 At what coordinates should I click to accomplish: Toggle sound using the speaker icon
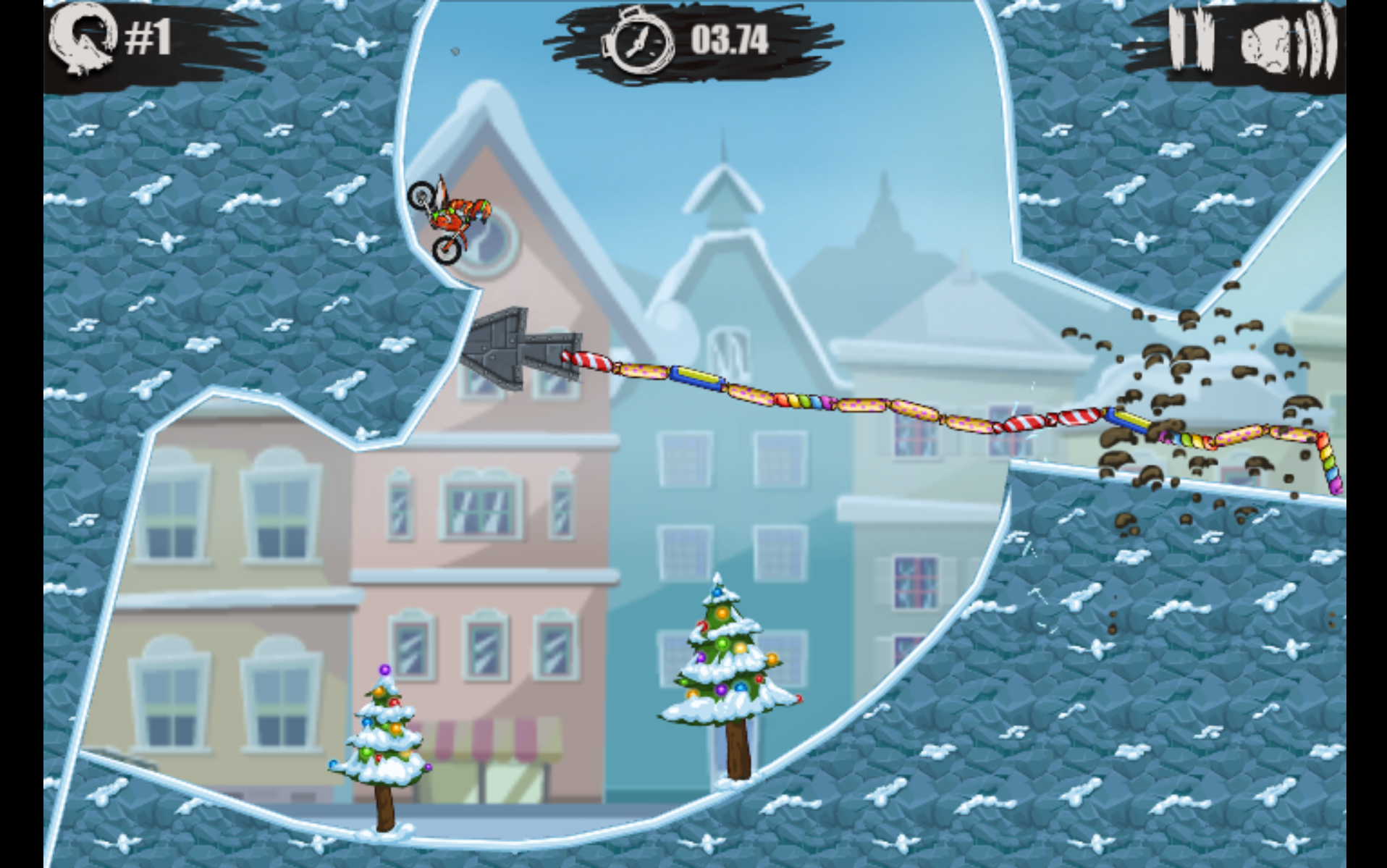click(x=1285, y=42)
